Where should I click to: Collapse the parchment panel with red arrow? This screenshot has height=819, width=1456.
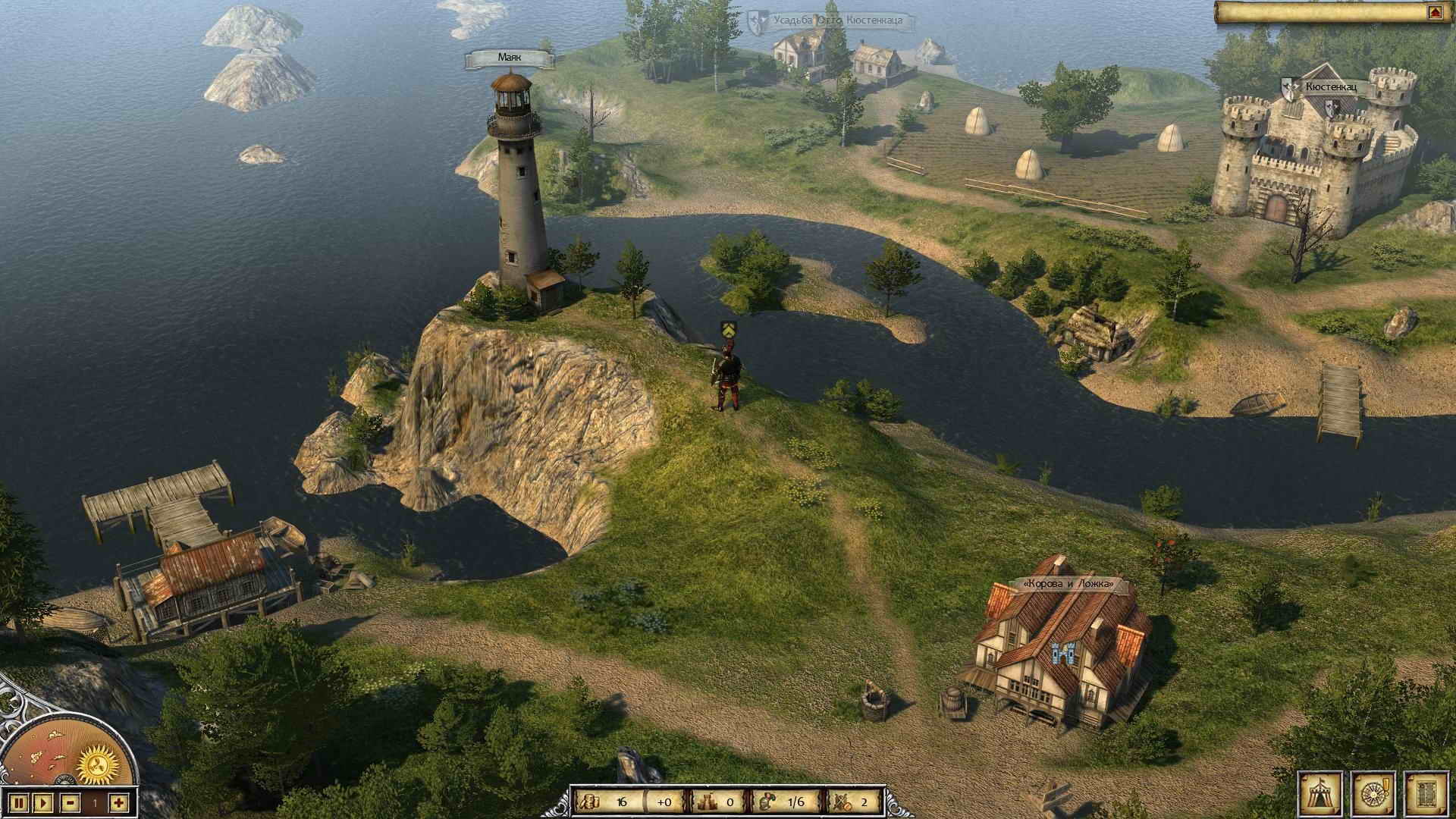tap(1433, 13)
